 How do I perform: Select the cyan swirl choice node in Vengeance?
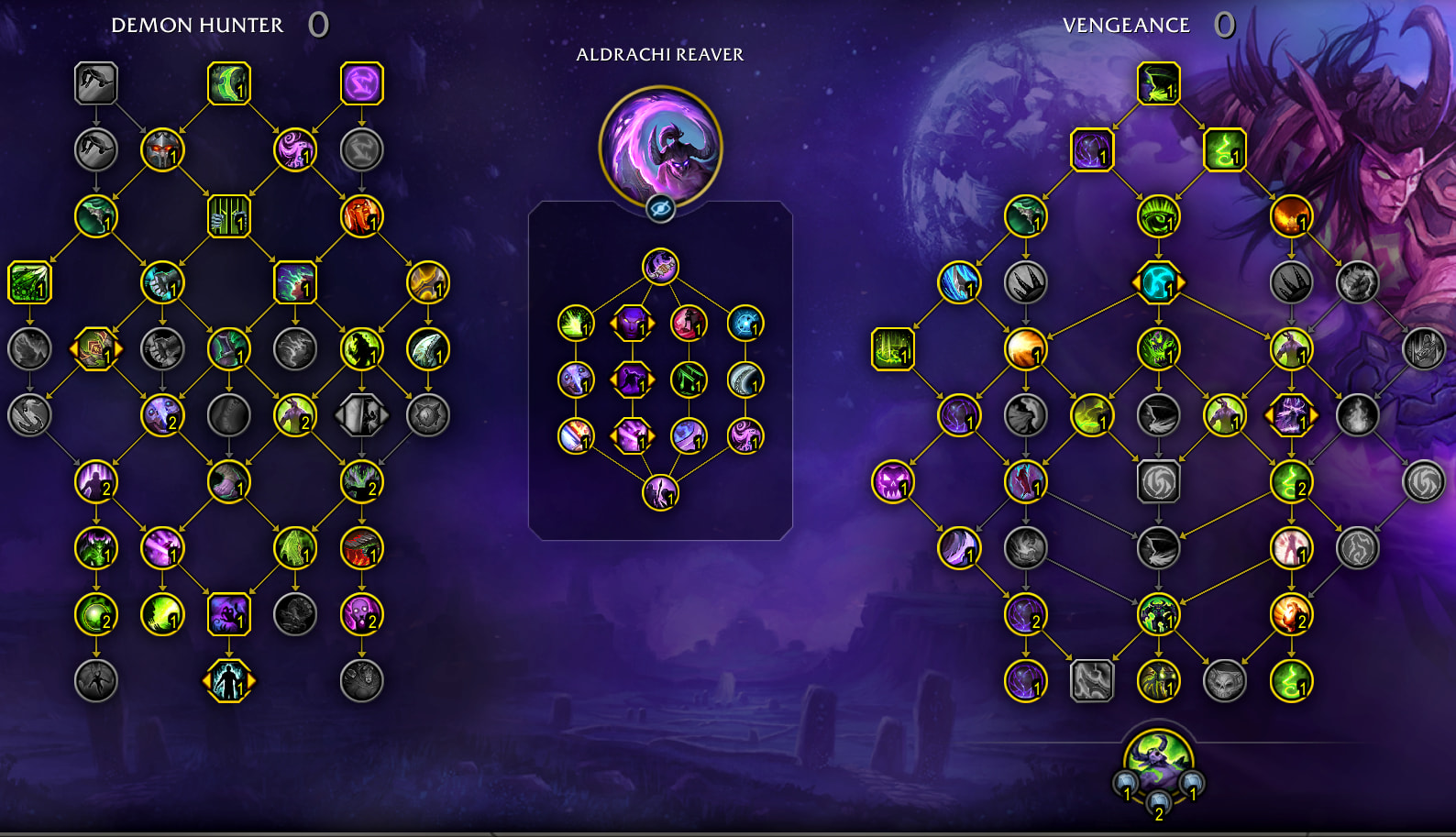1158,282
